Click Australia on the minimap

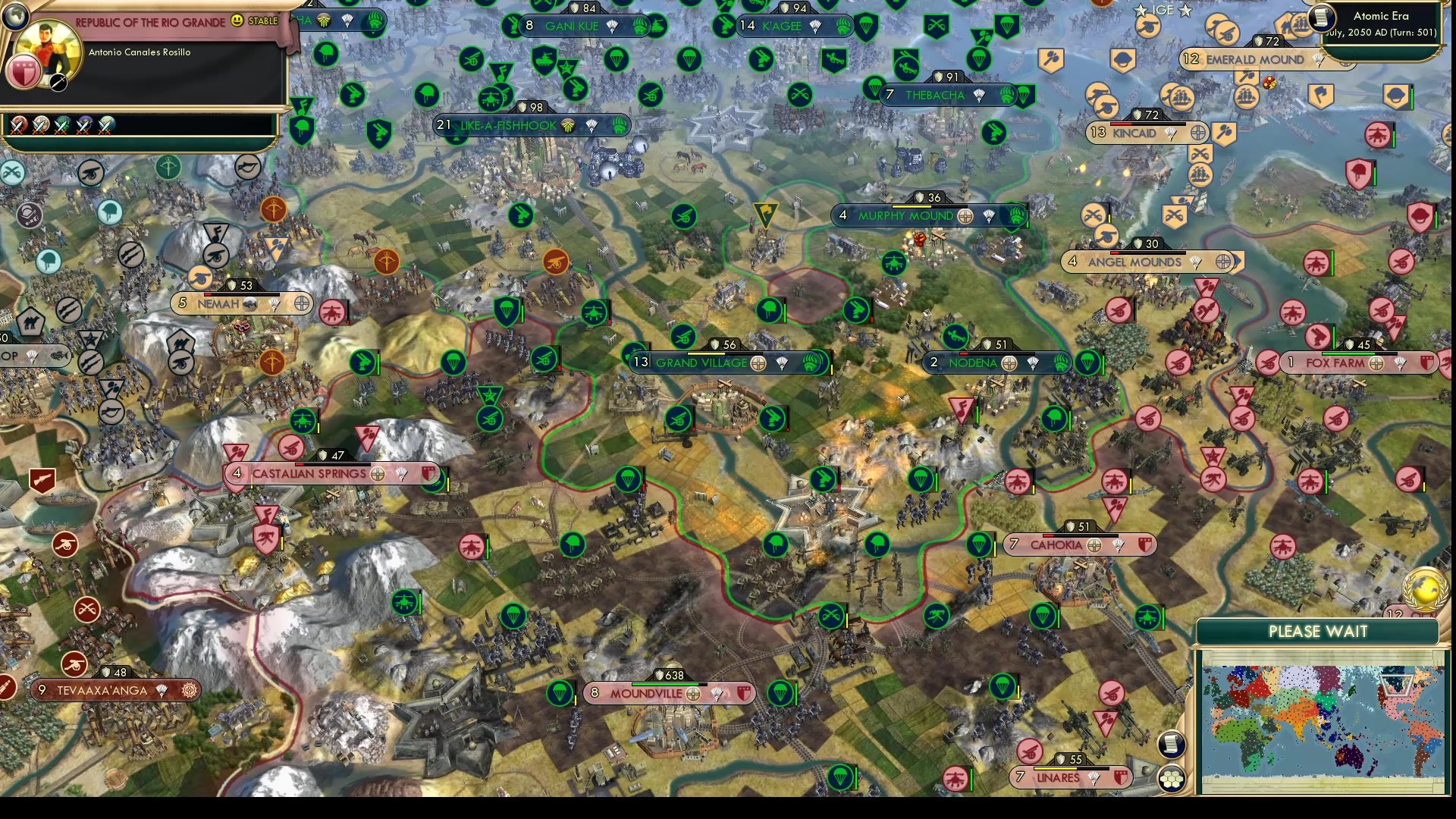pyautogui.click(x=1350, y=756)
